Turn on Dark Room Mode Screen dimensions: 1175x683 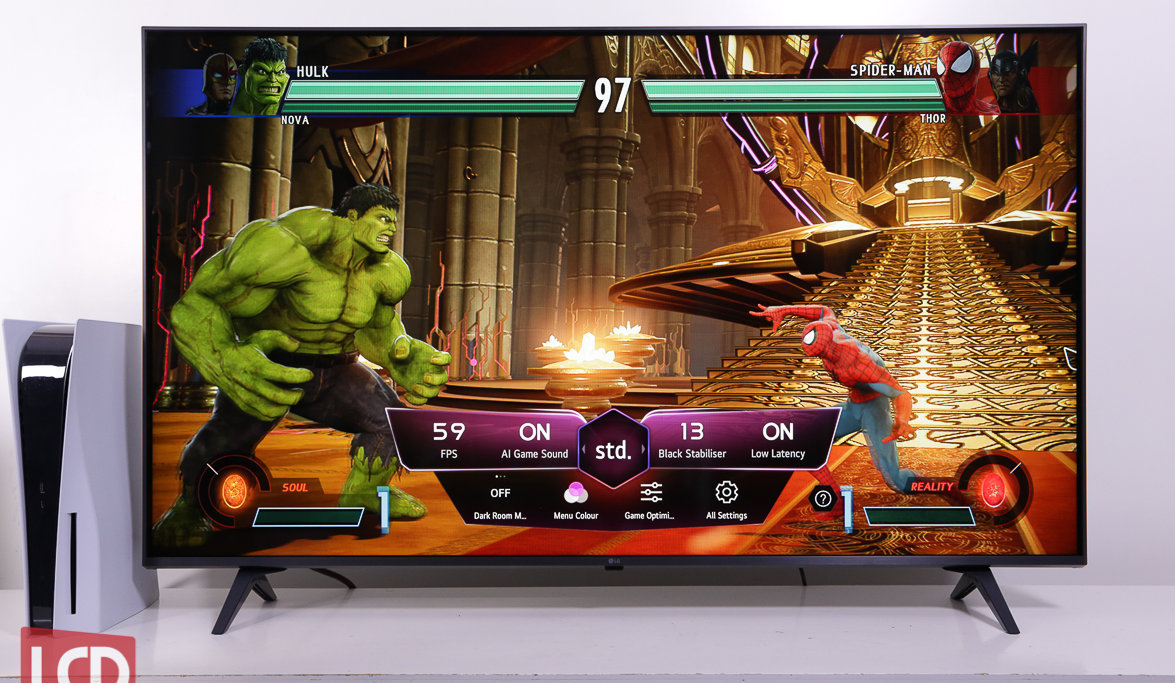[x=500, y=501]
